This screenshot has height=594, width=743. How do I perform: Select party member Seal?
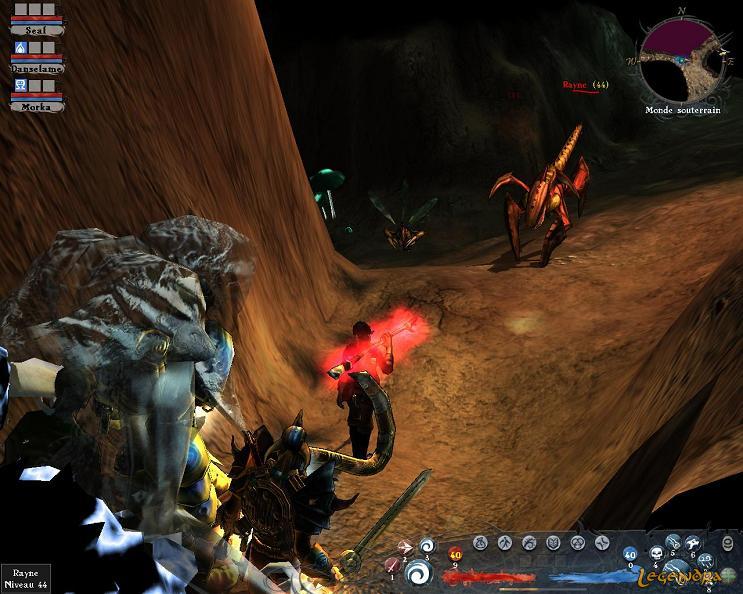(x=36, y=30)
